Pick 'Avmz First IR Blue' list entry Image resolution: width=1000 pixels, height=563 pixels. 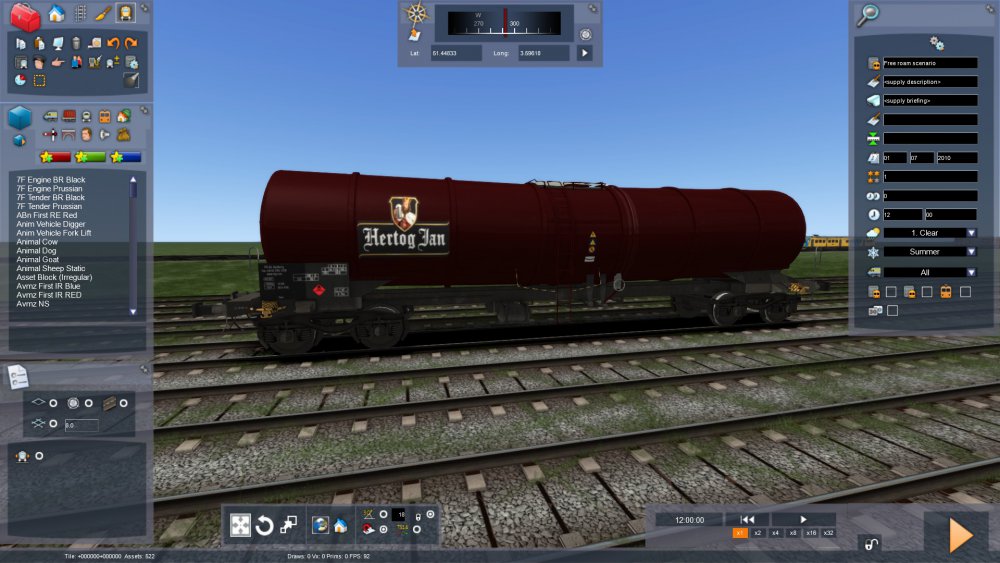pos(49,286)
